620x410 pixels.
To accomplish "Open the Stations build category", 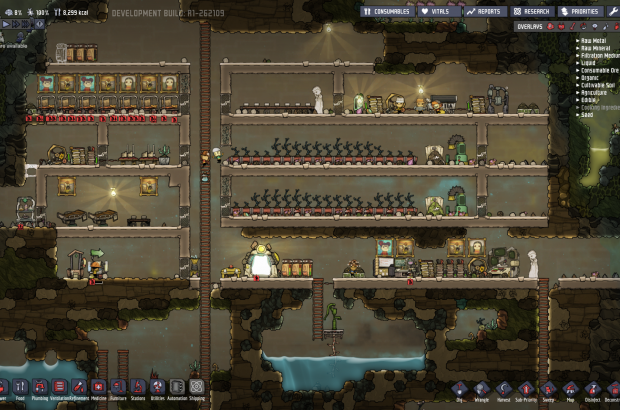I will [x=137, y=387].
